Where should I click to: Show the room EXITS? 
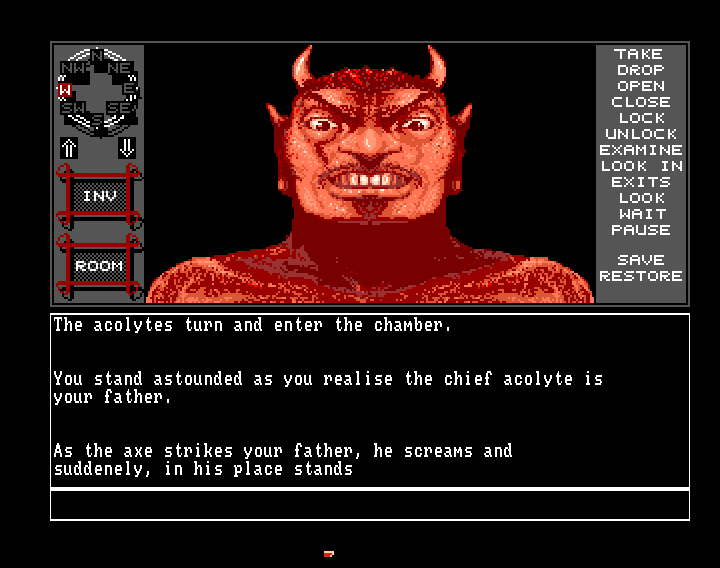coord(640,182)
